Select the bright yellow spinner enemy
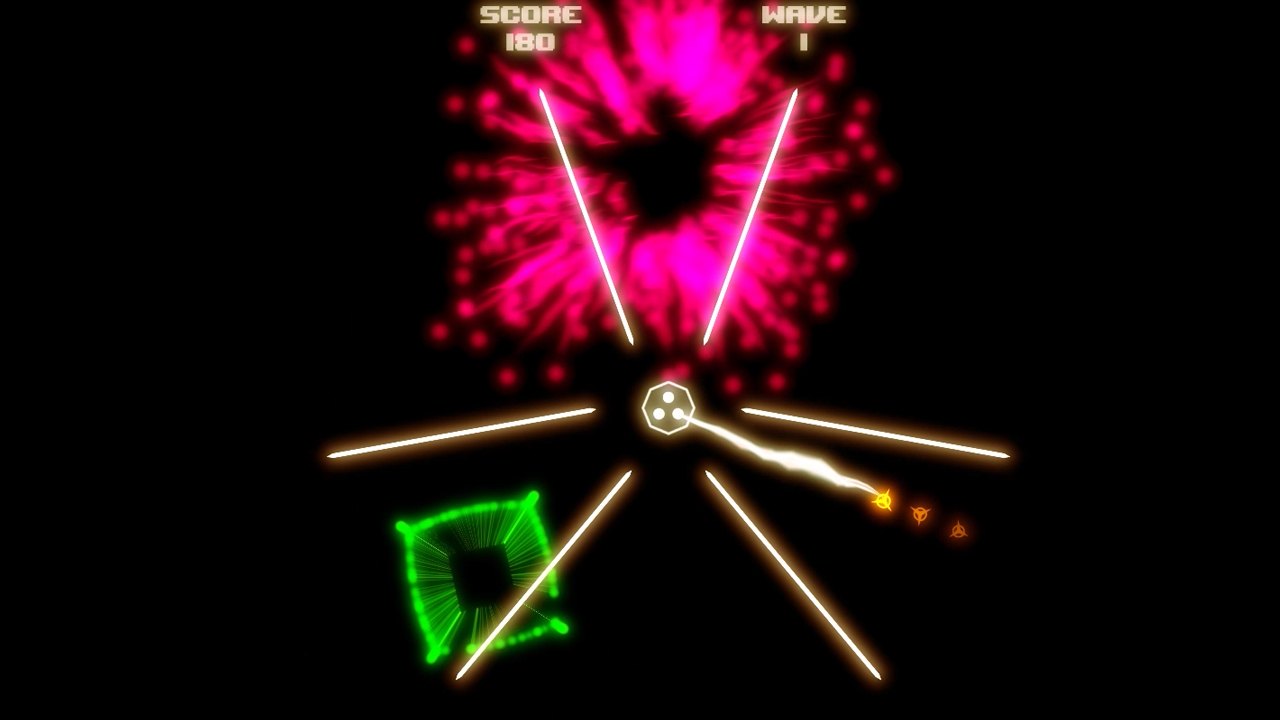 click(x=884, y=502)
